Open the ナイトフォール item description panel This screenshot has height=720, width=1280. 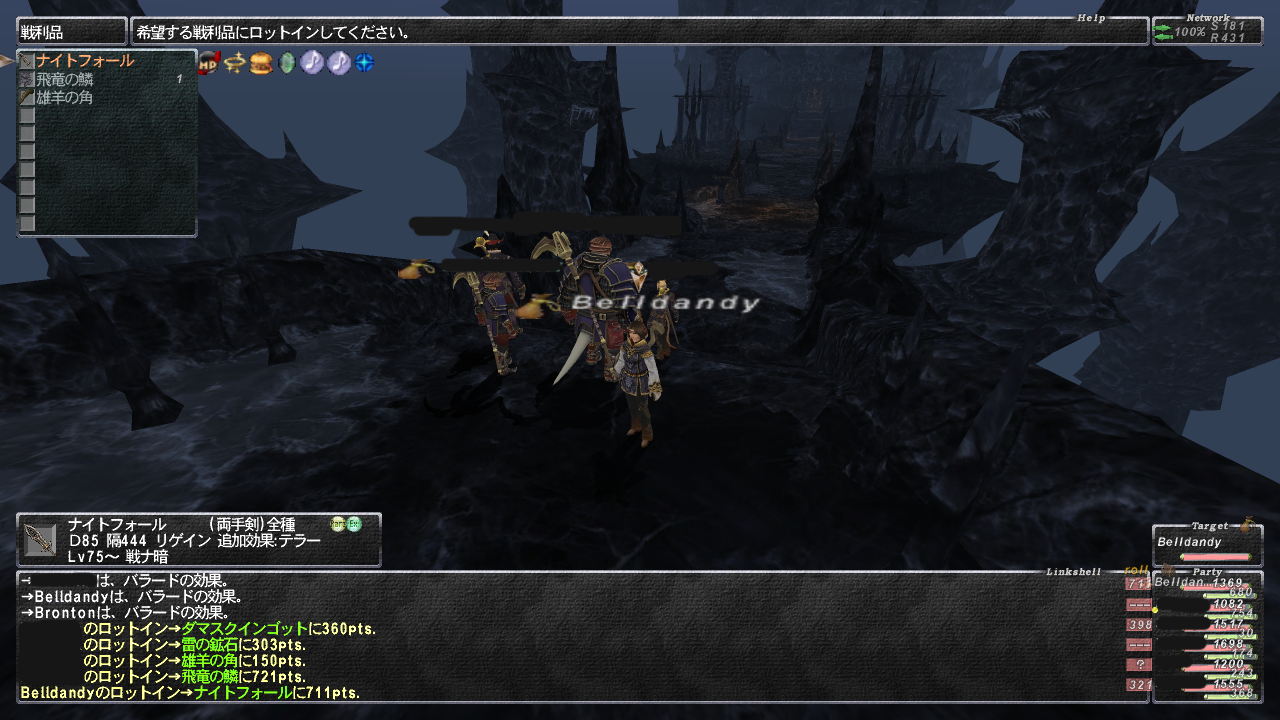tap(199, 540)
